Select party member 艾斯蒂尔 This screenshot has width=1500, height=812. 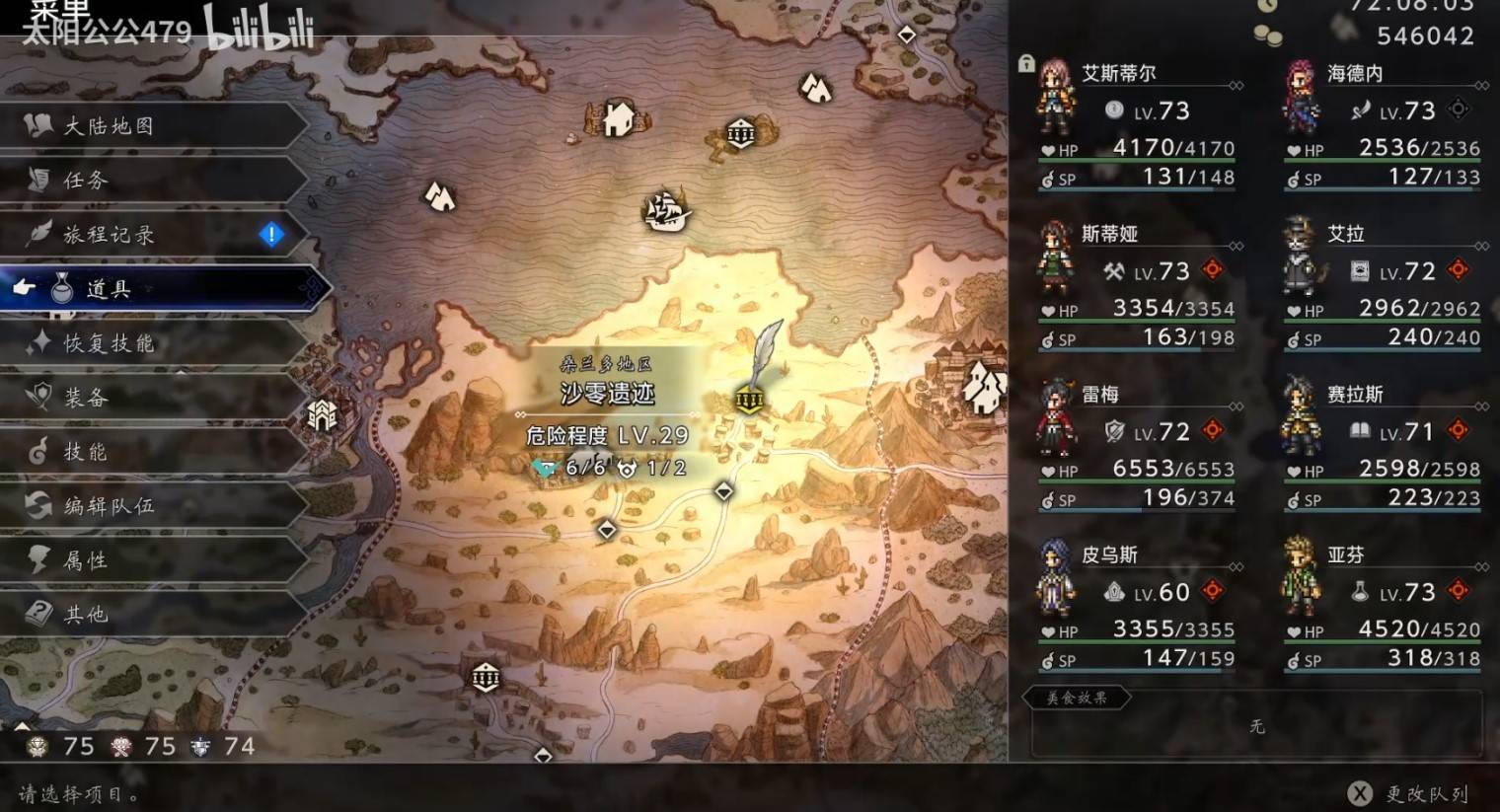[1135, 123]
